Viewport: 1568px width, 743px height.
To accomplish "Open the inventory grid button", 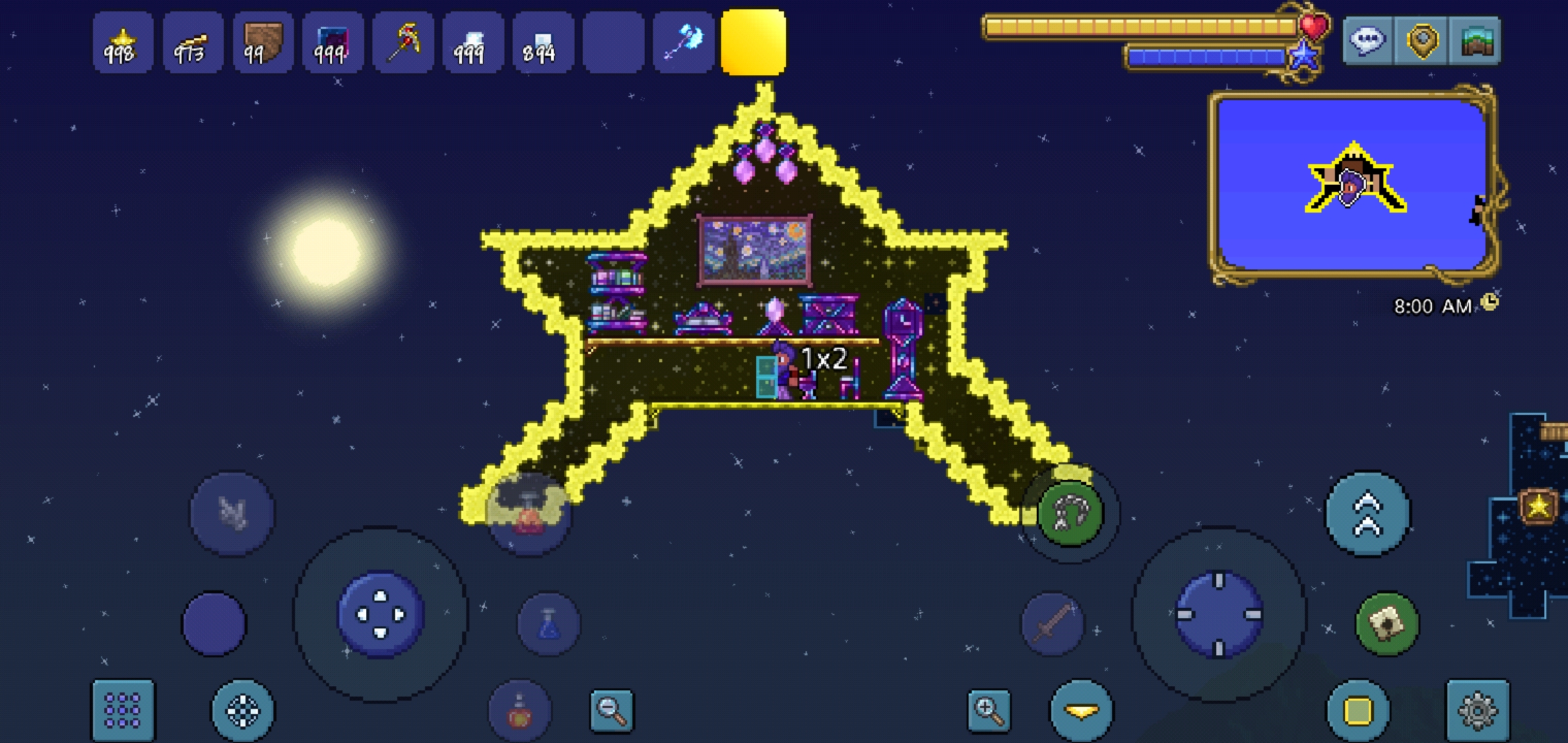I will (x=123, y=710).
